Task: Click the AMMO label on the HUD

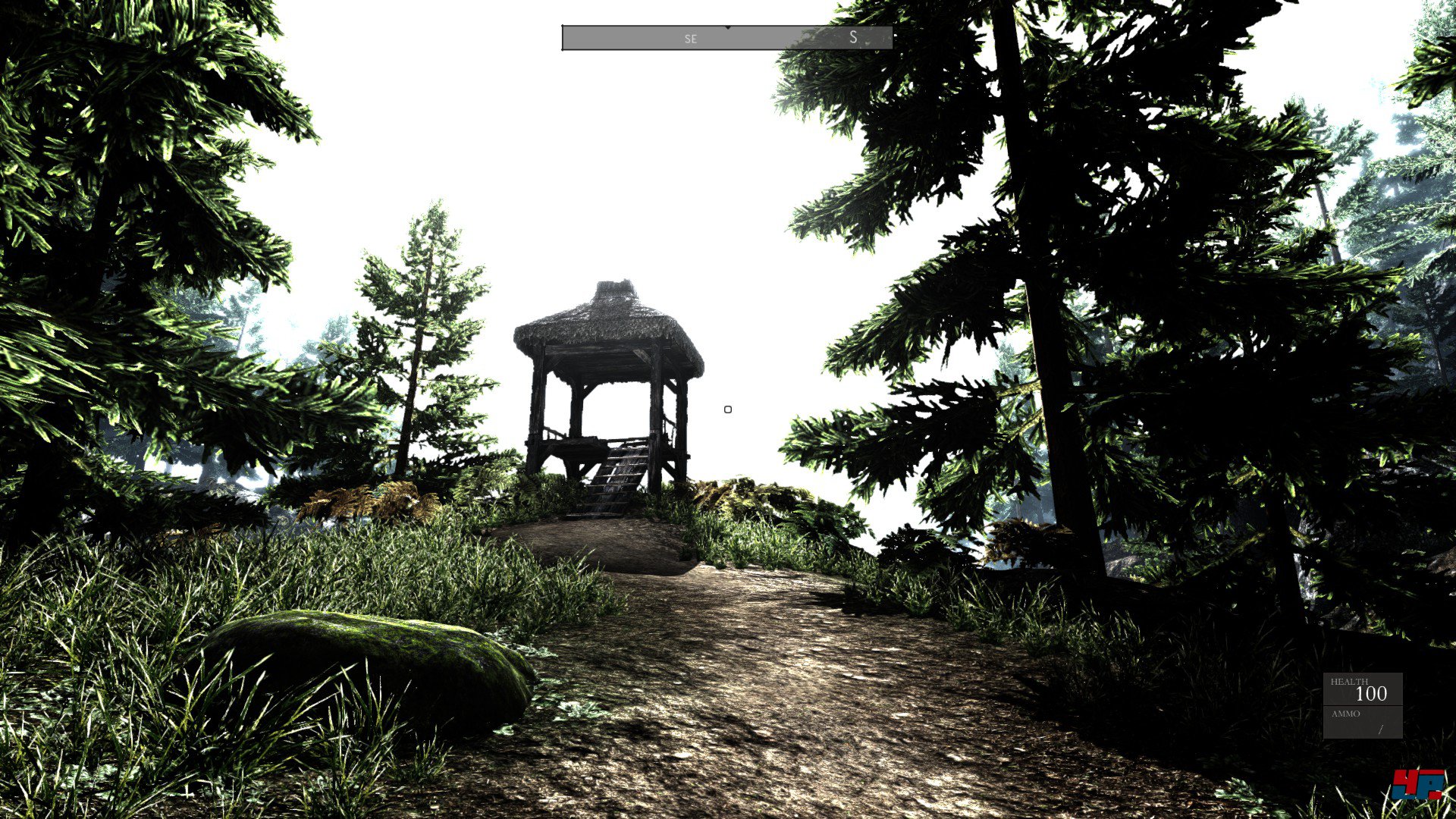Action: pyautogui.click(x=1345, y=713)
